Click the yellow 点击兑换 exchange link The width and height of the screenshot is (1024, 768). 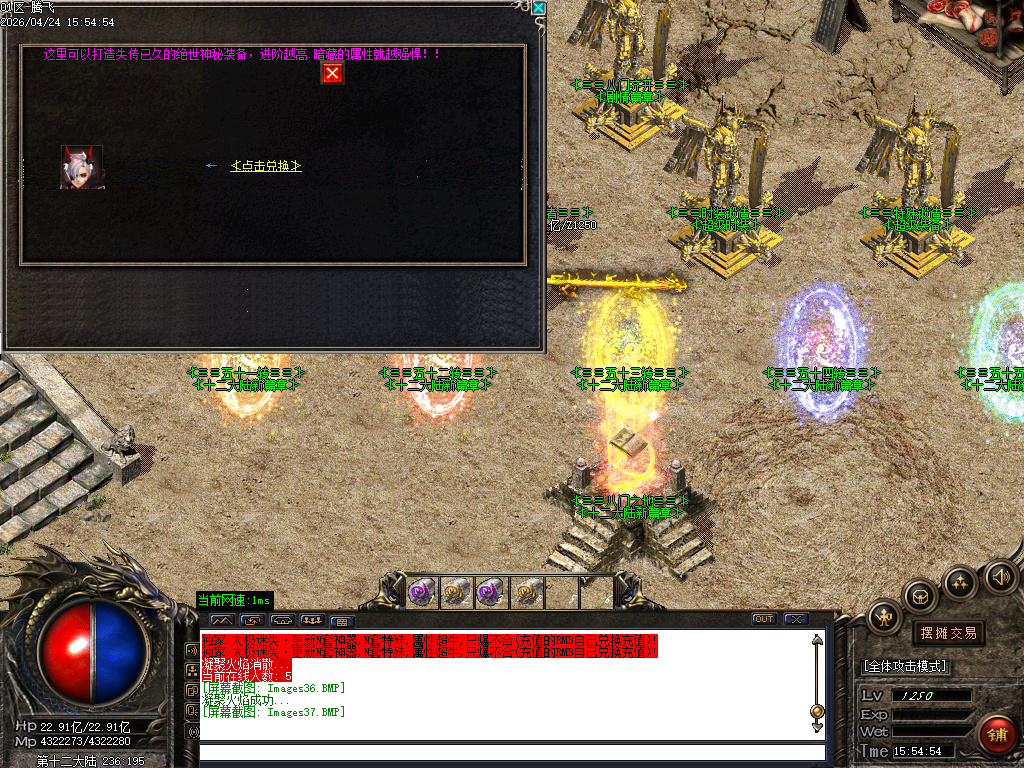[x=266, y=166]
